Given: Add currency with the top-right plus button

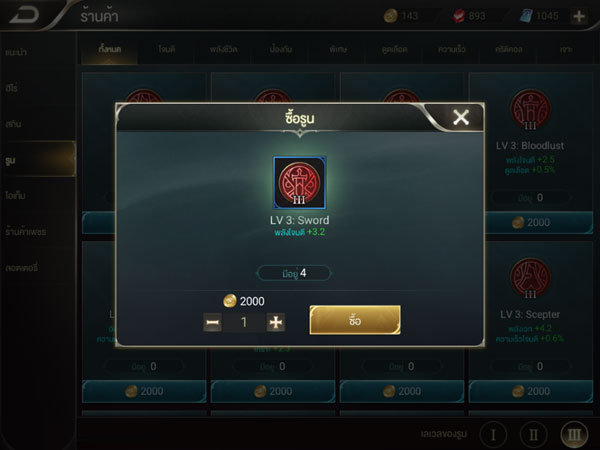Looking at the screenshot, I should pyautogui.click(x=579, y=16).
